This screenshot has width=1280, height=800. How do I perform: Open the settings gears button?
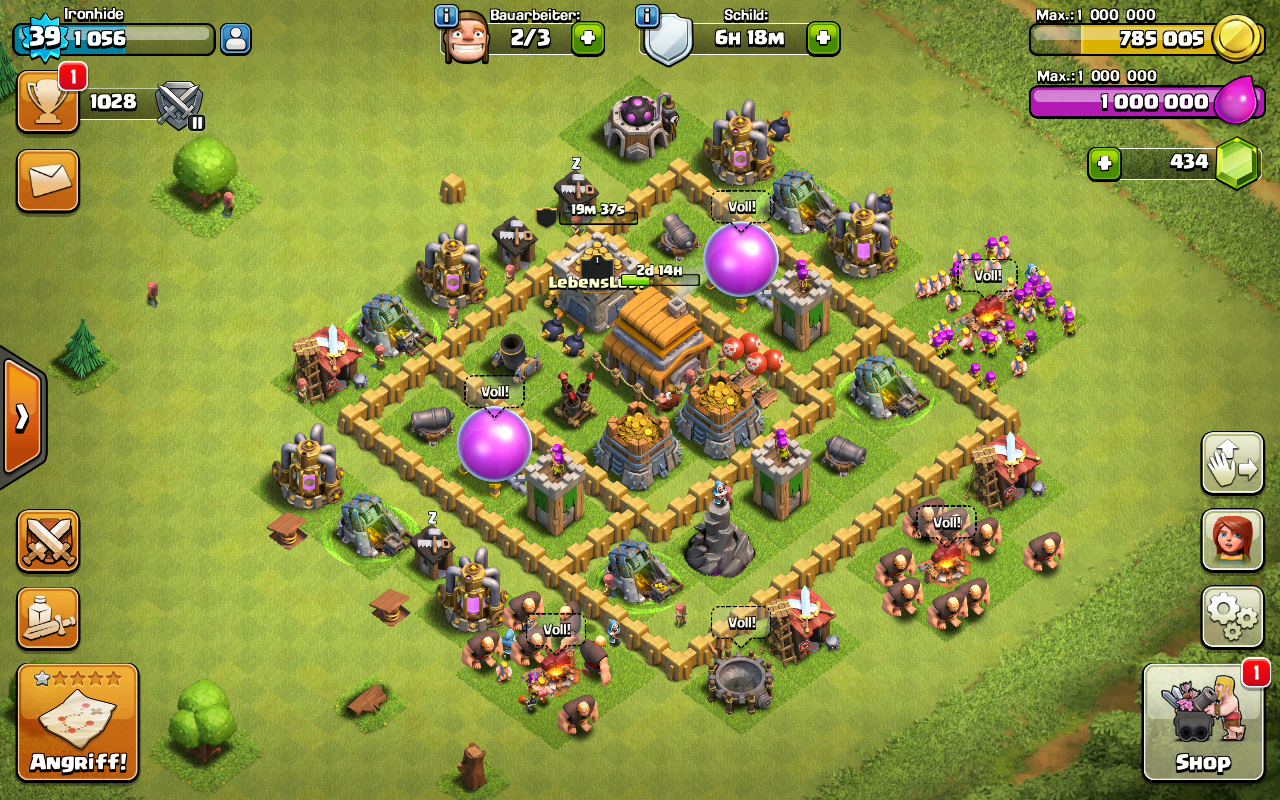pyautogui.click(x=1232, y=617)
